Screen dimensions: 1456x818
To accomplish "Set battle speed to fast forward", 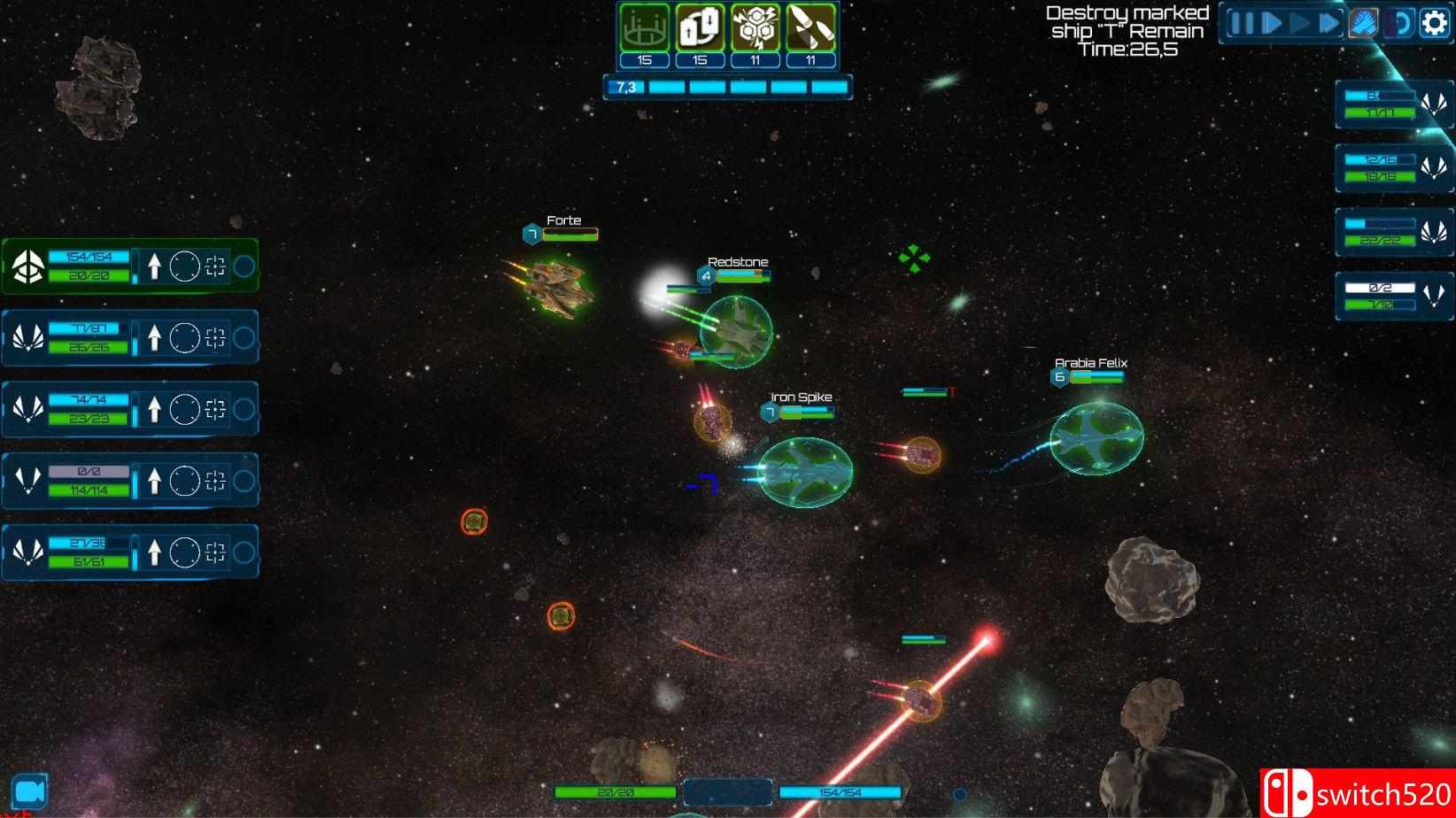I will [1328, 23].
